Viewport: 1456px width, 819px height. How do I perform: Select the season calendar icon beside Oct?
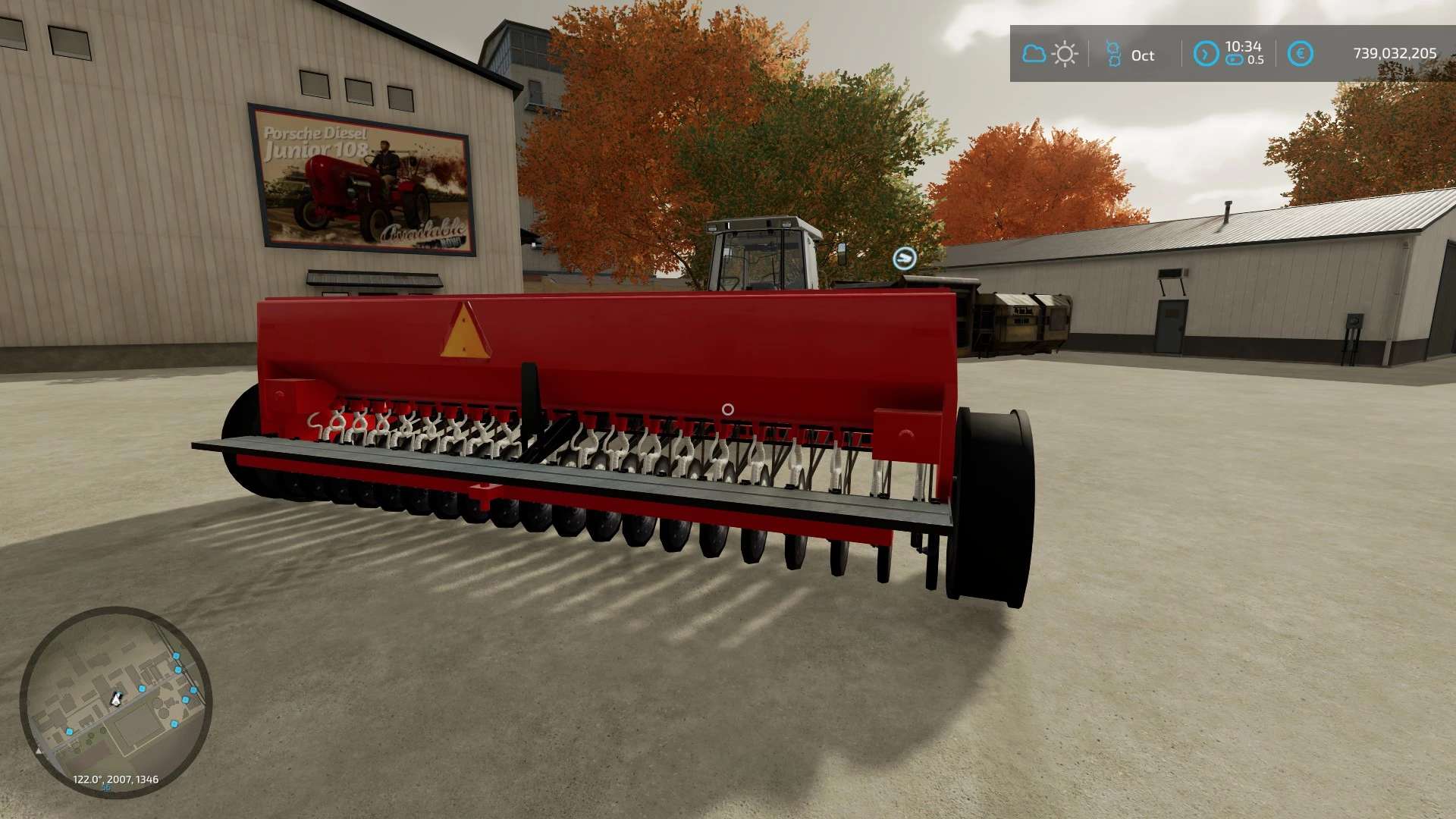click(x=1113, y=54)
